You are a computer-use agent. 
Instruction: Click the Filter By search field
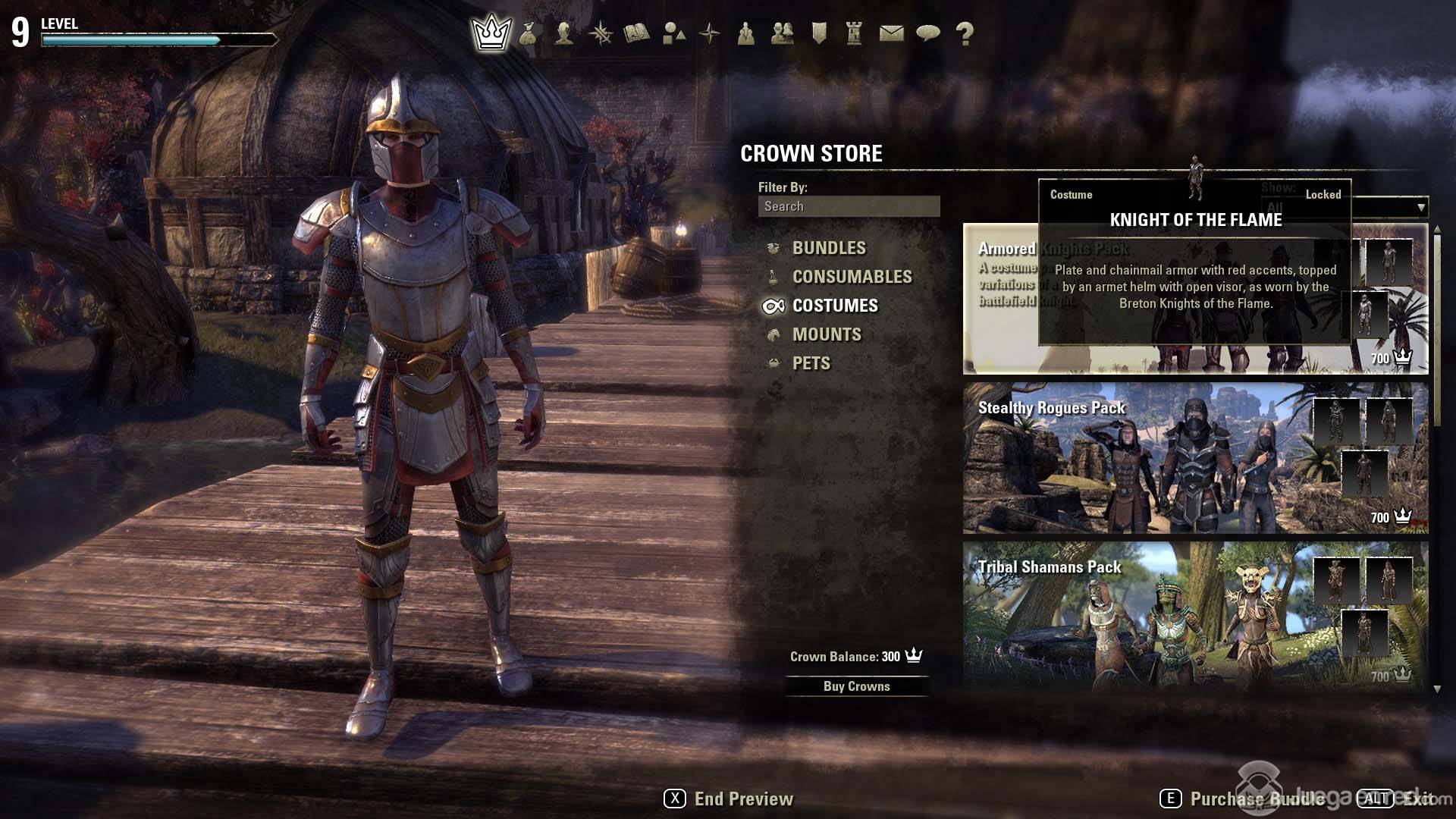pos(849,206)
